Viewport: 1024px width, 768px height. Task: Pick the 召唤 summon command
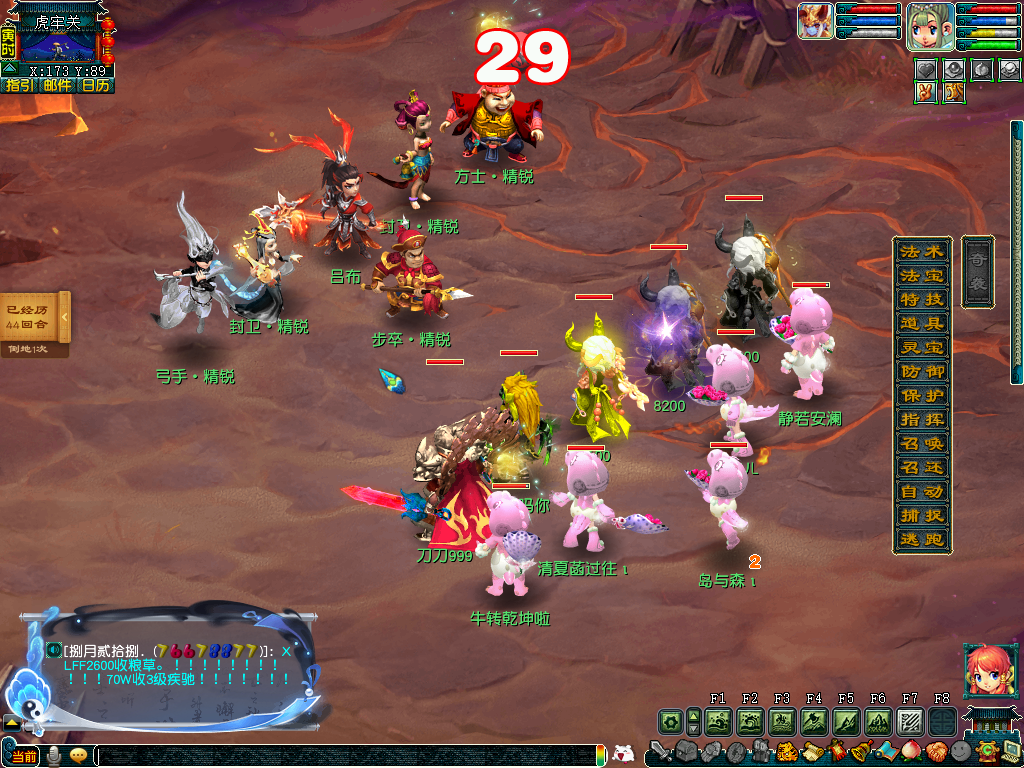point(921,443)
